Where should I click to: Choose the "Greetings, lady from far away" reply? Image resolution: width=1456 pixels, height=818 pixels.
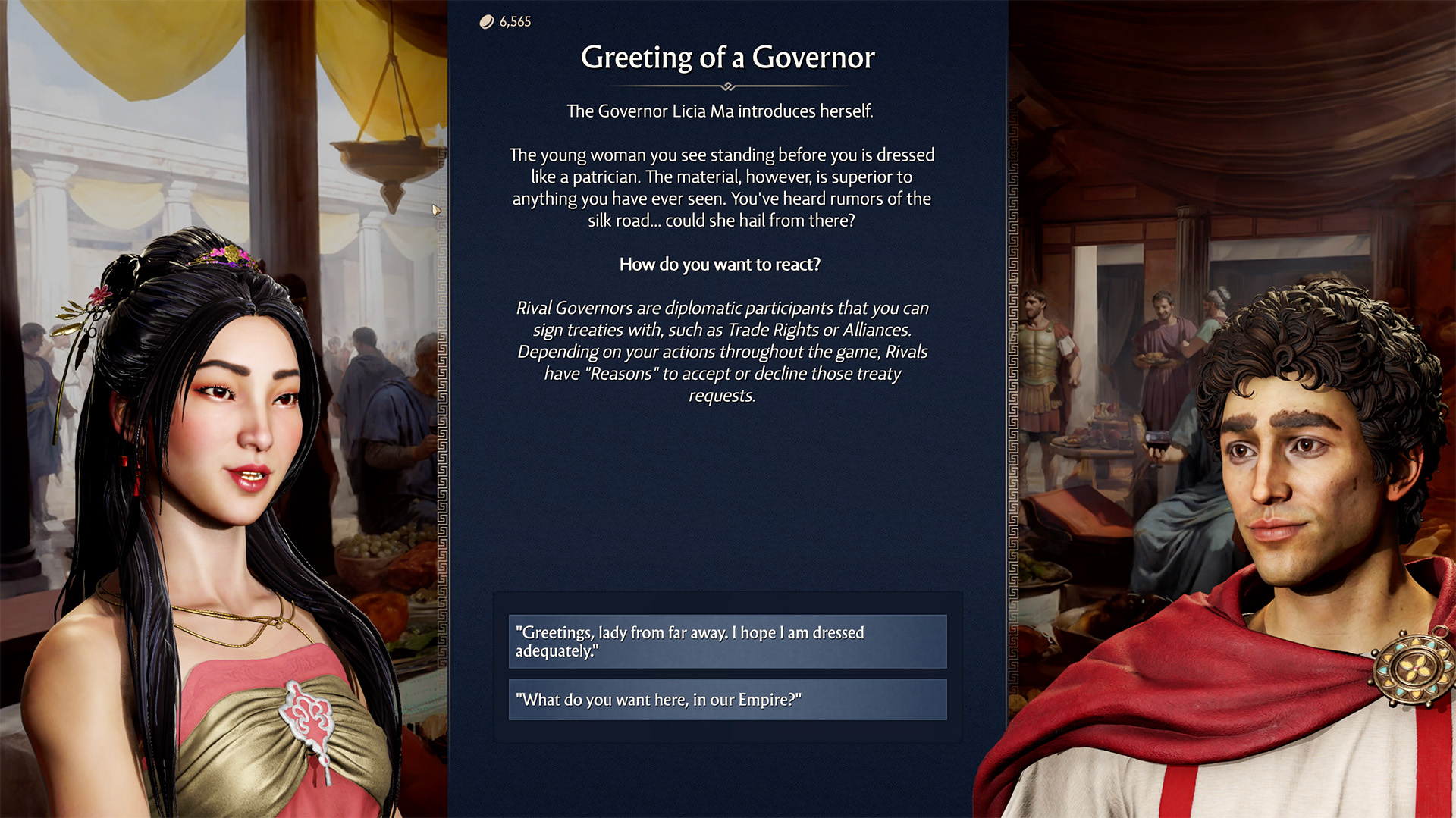(x=727, y=641)
